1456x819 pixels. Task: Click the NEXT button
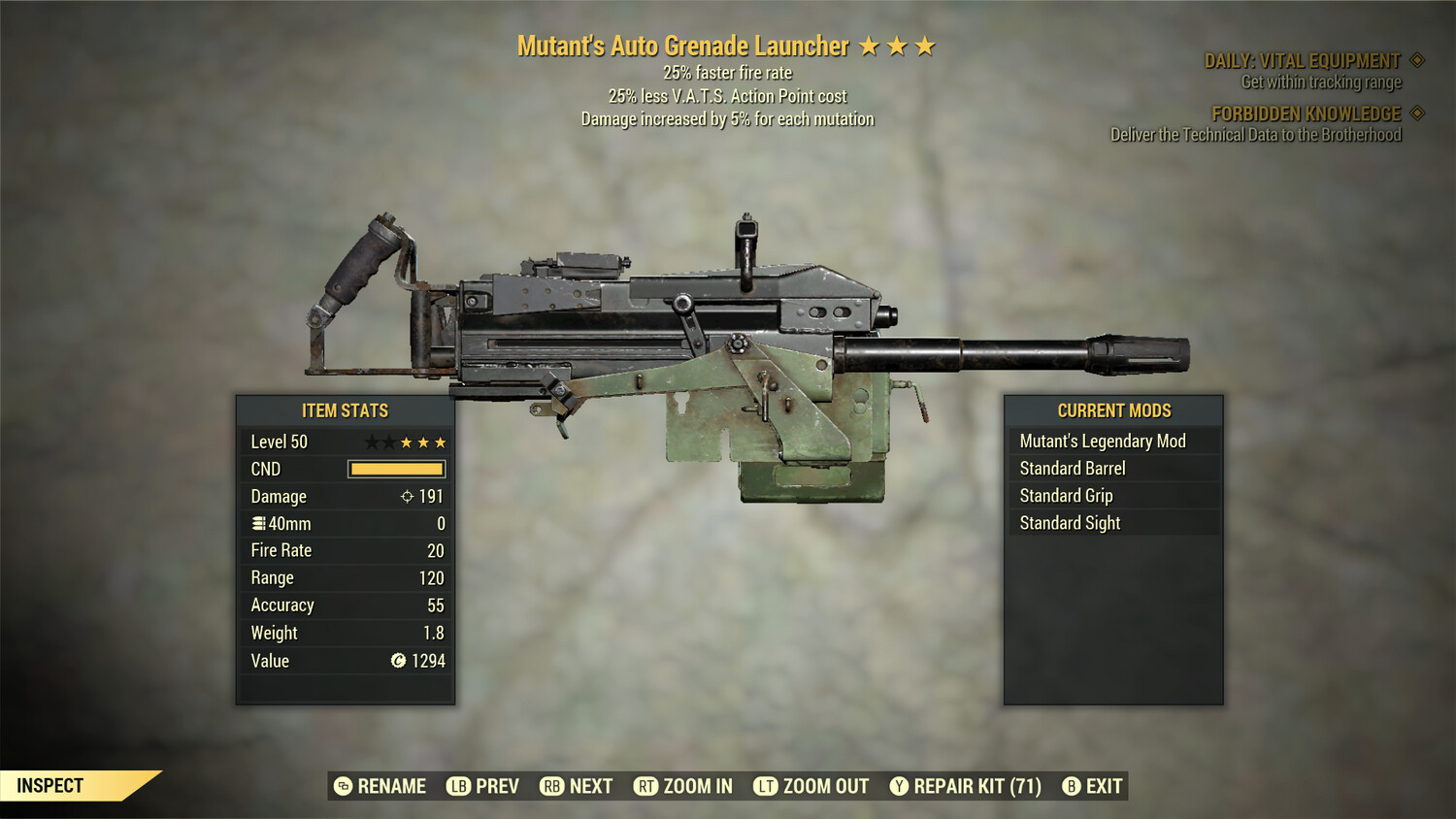(x=590, y=786)
